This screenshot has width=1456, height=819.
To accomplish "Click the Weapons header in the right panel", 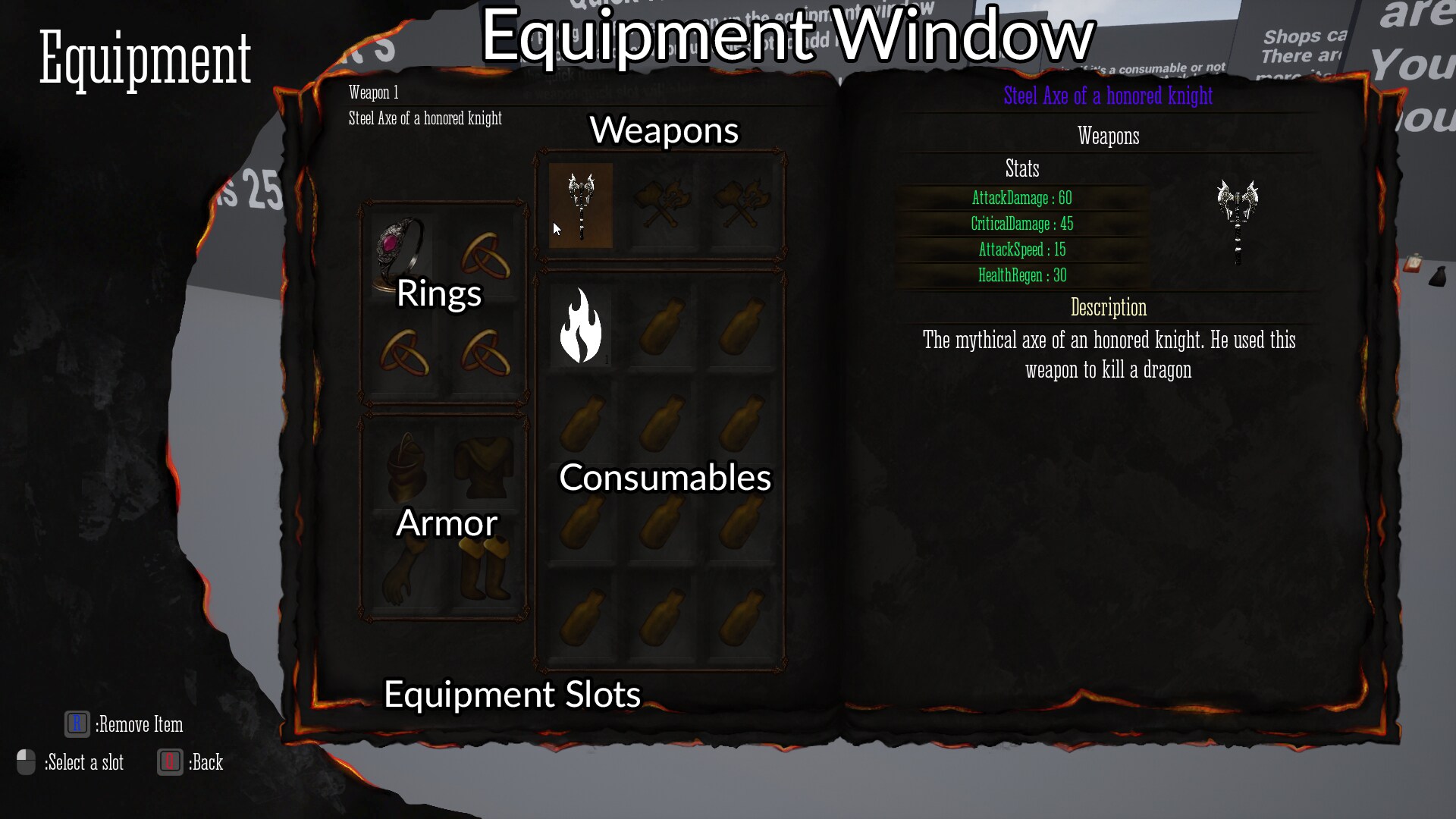I will pyautogui.click(x=1108, y=136).
